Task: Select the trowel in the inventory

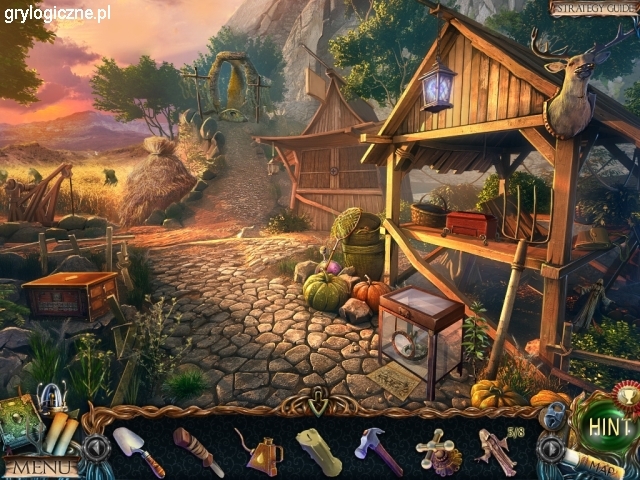Action: point(138,450)
